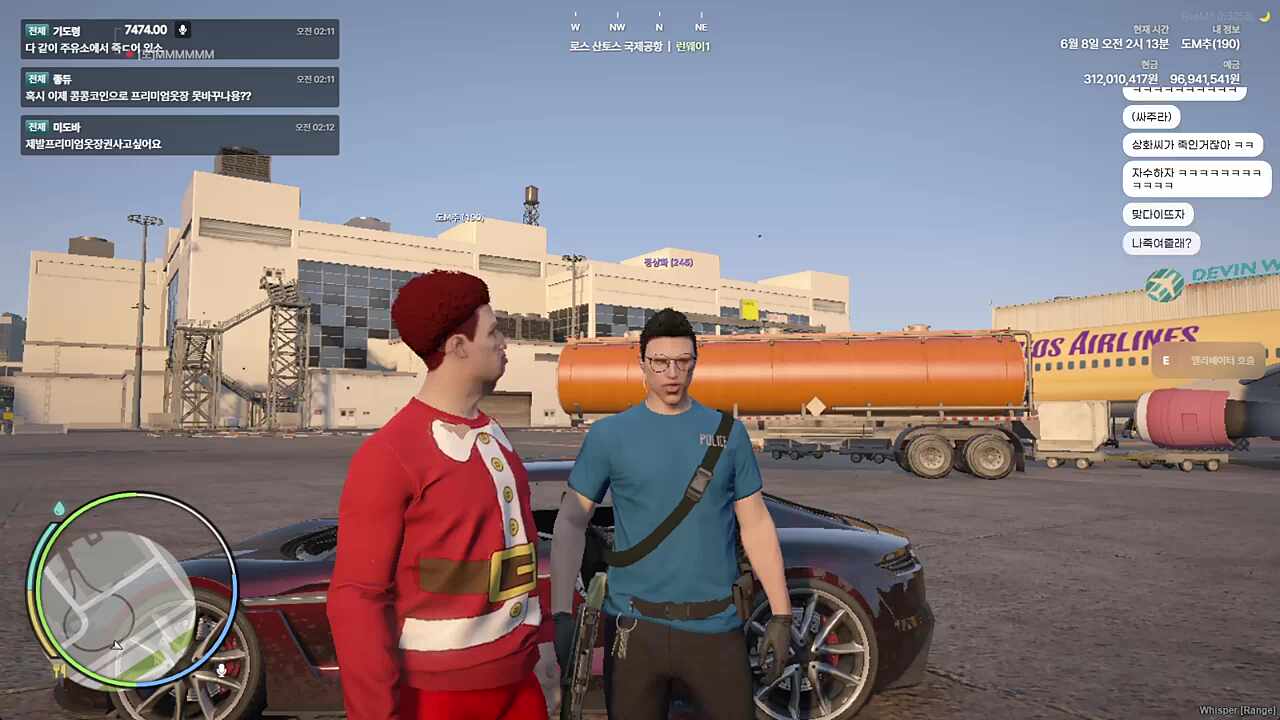Click the blue water drop thirst icon
This screenshot has width=1280, height=720.
click(x=59, y=509)
